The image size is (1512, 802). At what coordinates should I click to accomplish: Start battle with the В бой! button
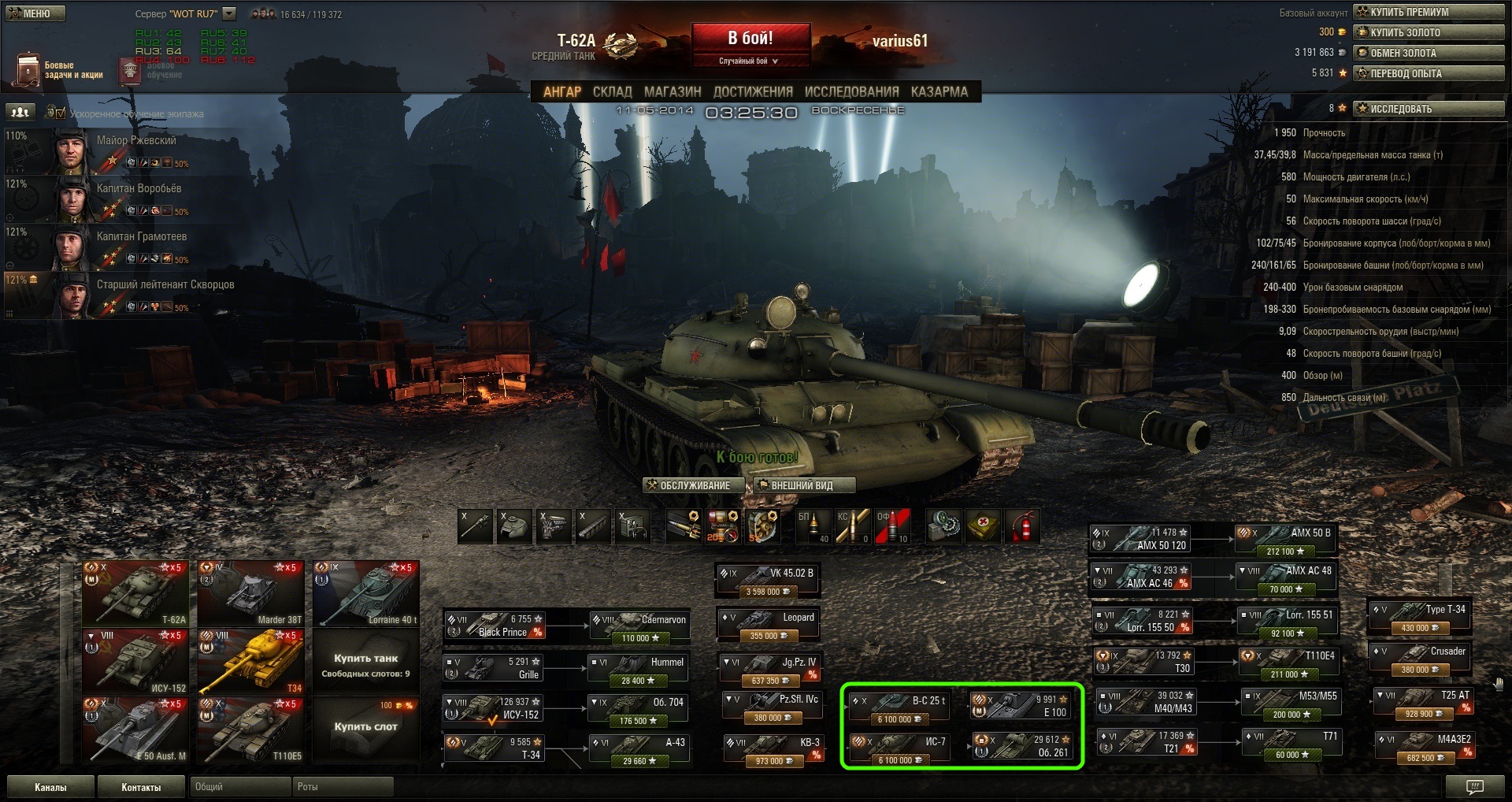pos(750,39)
